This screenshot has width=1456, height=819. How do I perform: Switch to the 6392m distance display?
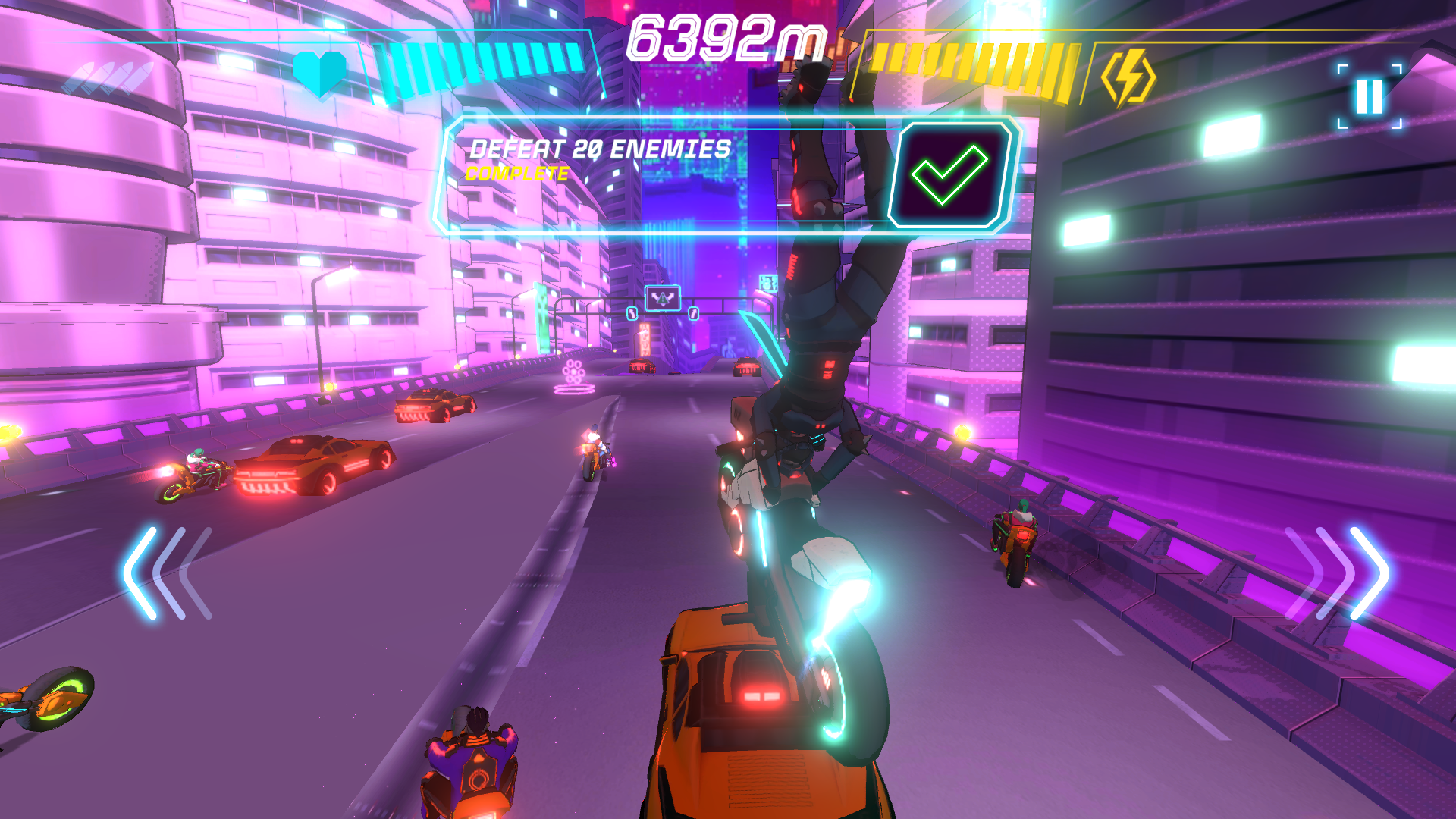pyautogui.click(x=726, y=38)
